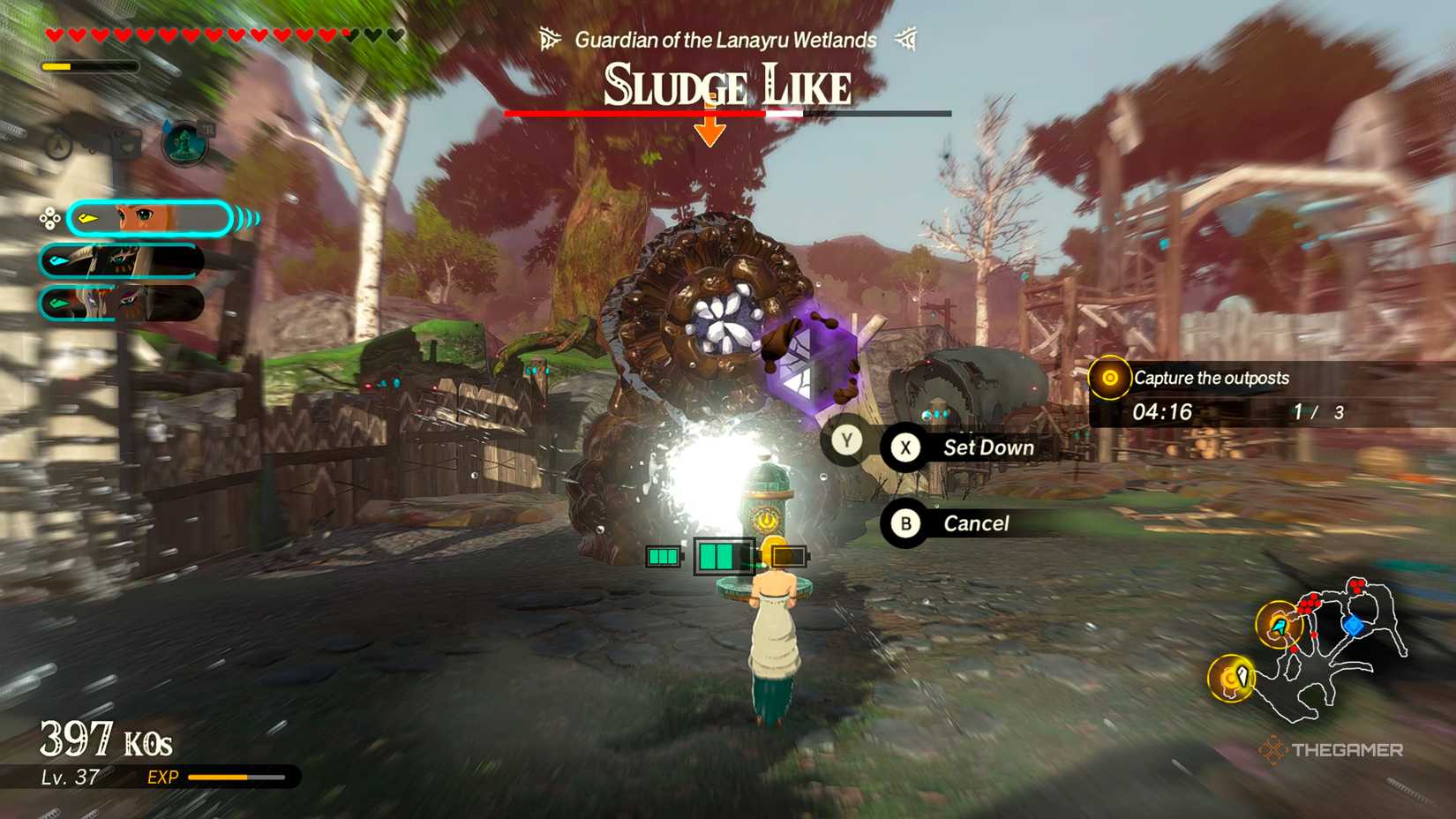Select the blue diamond marker on the minimap
Image resolution: width=1456 pixels, height=819 pixels.
point(1355,625)
